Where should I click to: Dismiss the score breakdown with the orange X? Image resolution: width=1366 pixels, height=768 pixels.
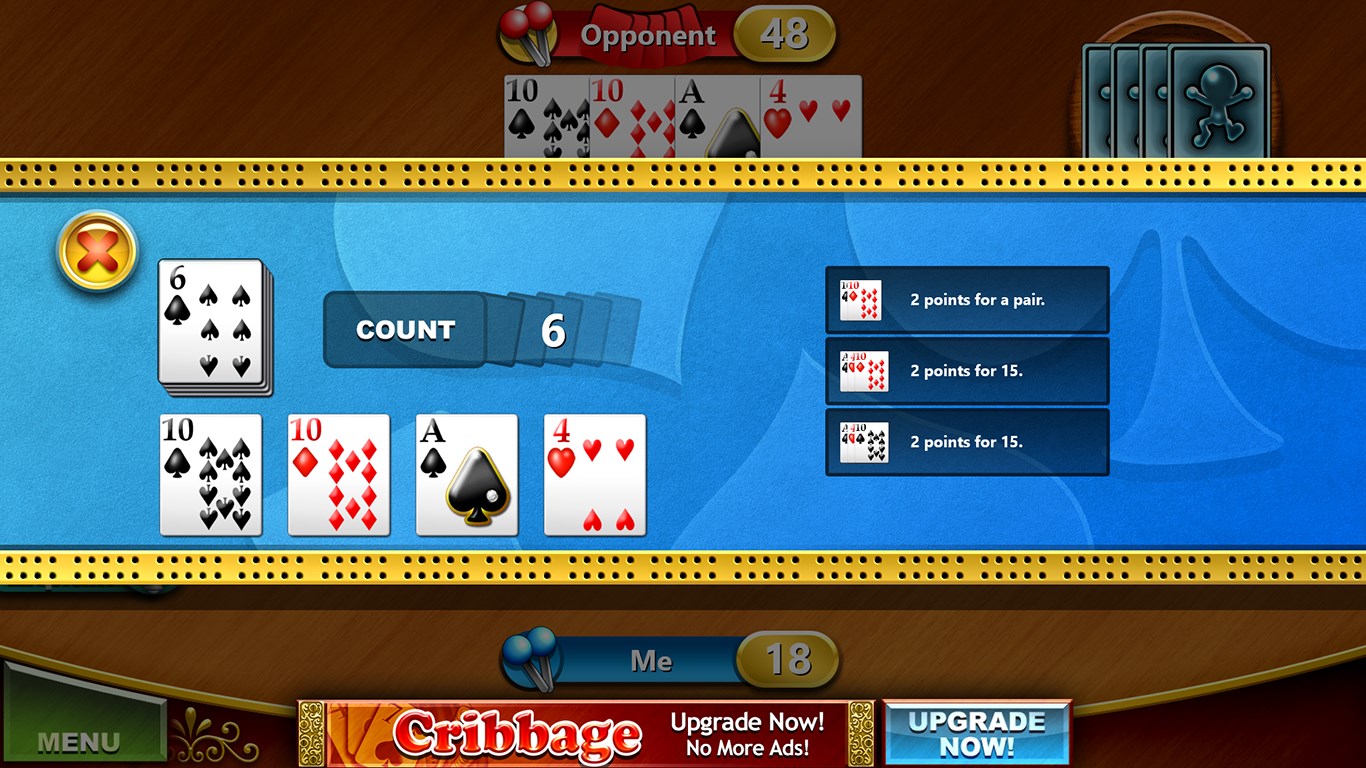(97, 252)
